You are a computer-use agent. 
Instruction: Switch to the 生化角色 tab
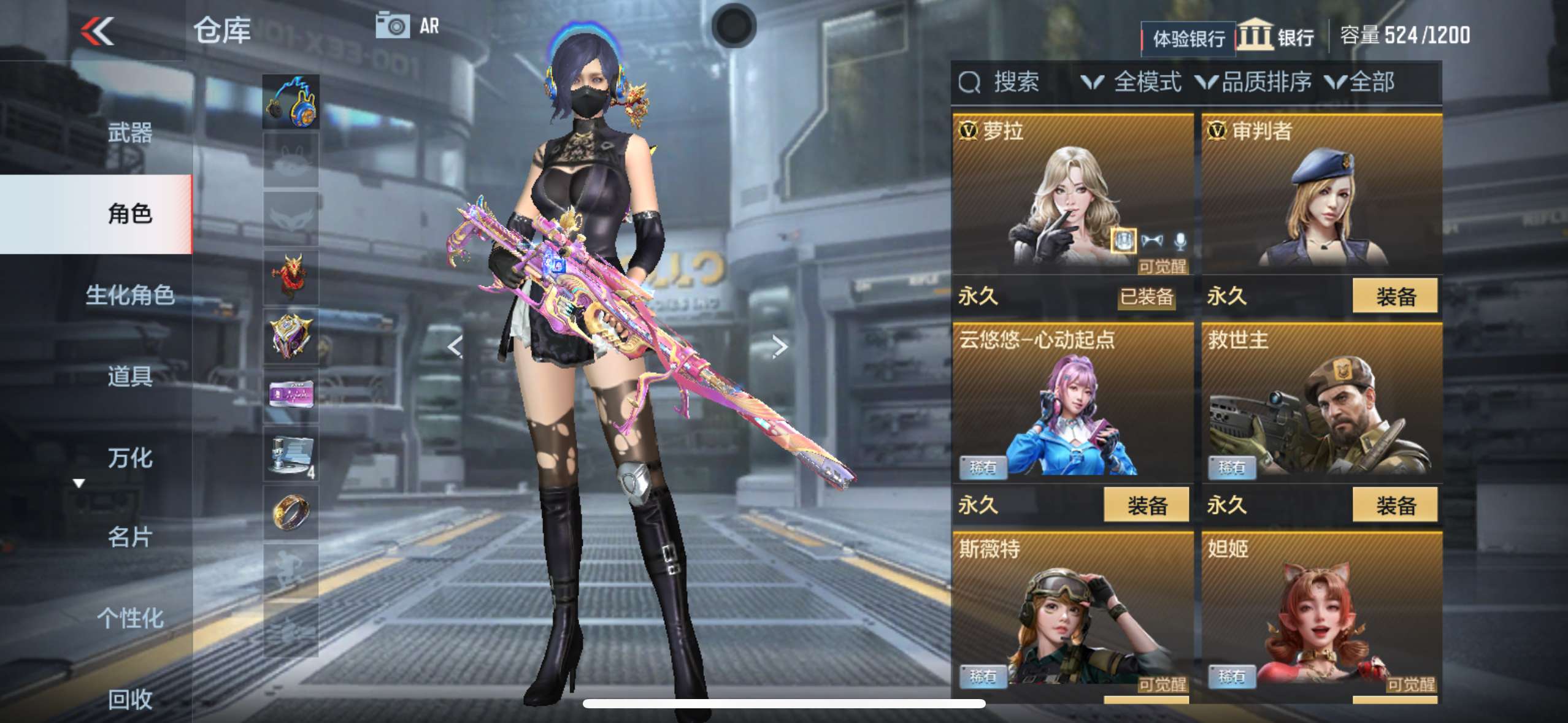point(129,295)
